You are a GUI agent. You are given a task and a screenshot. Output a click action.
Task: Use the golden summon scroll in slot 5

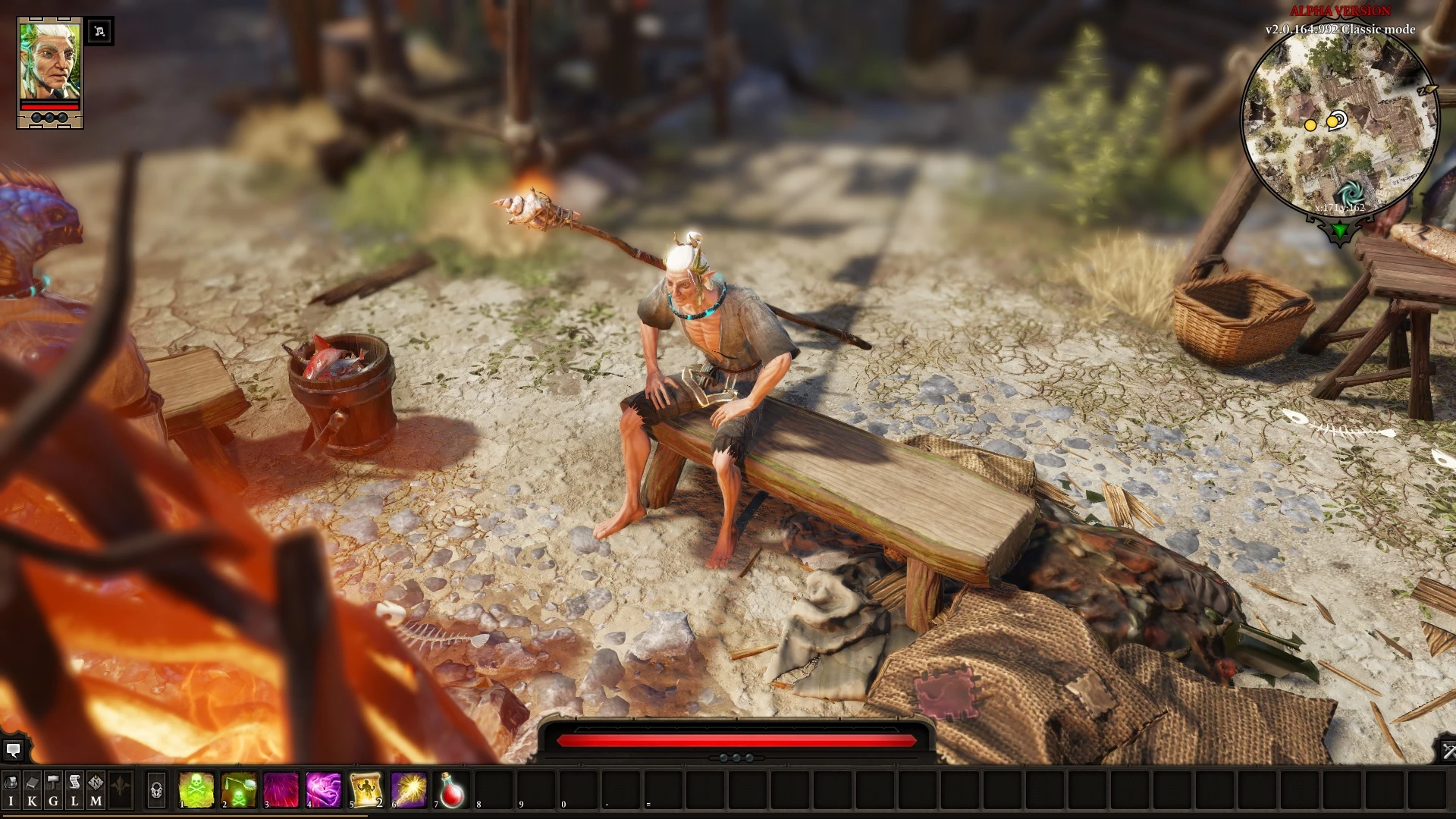(x=366, y=789)
